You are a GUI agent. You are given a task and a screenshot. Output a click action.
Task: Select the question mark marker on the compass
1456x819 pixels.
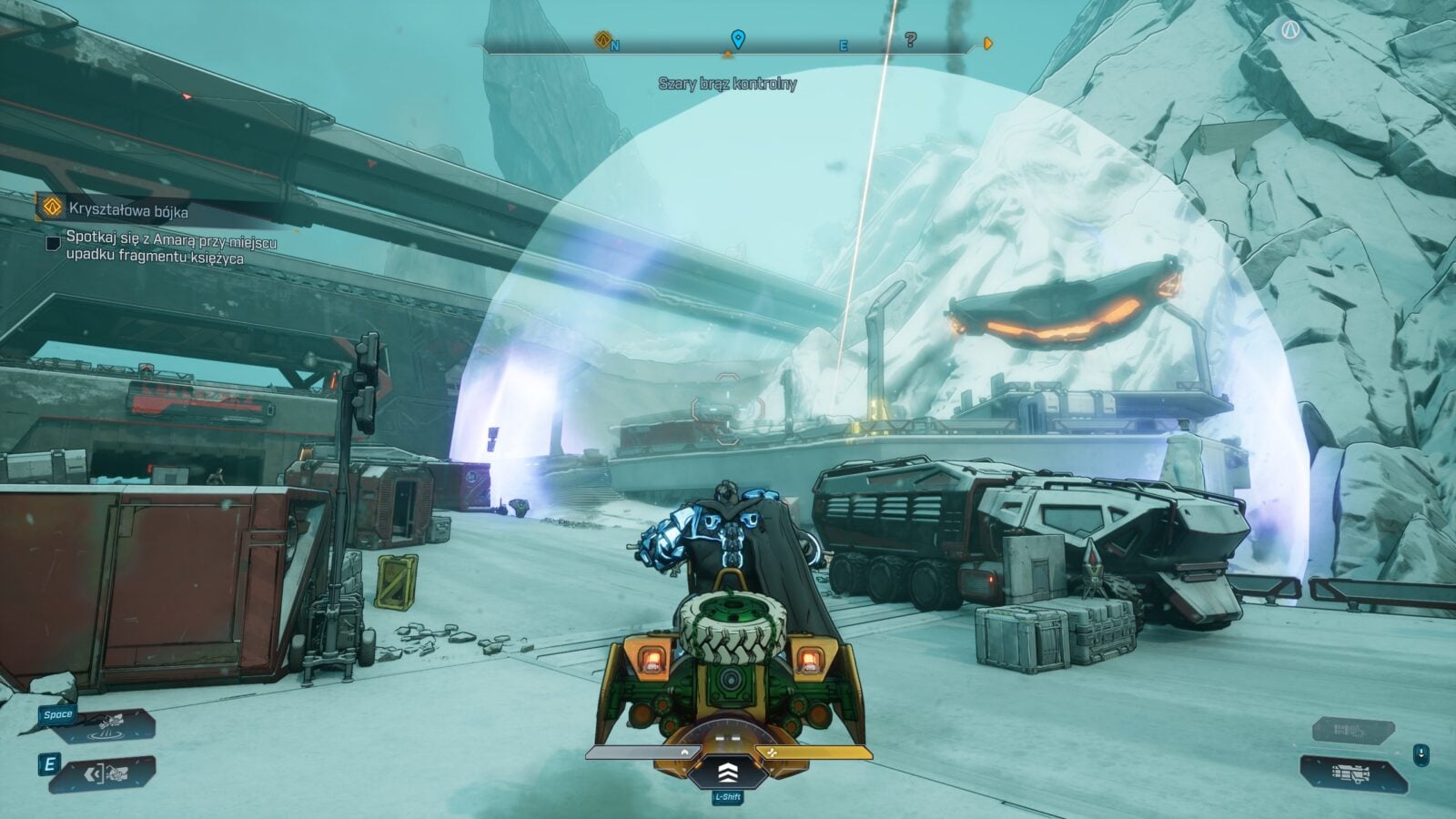point(910,39)
